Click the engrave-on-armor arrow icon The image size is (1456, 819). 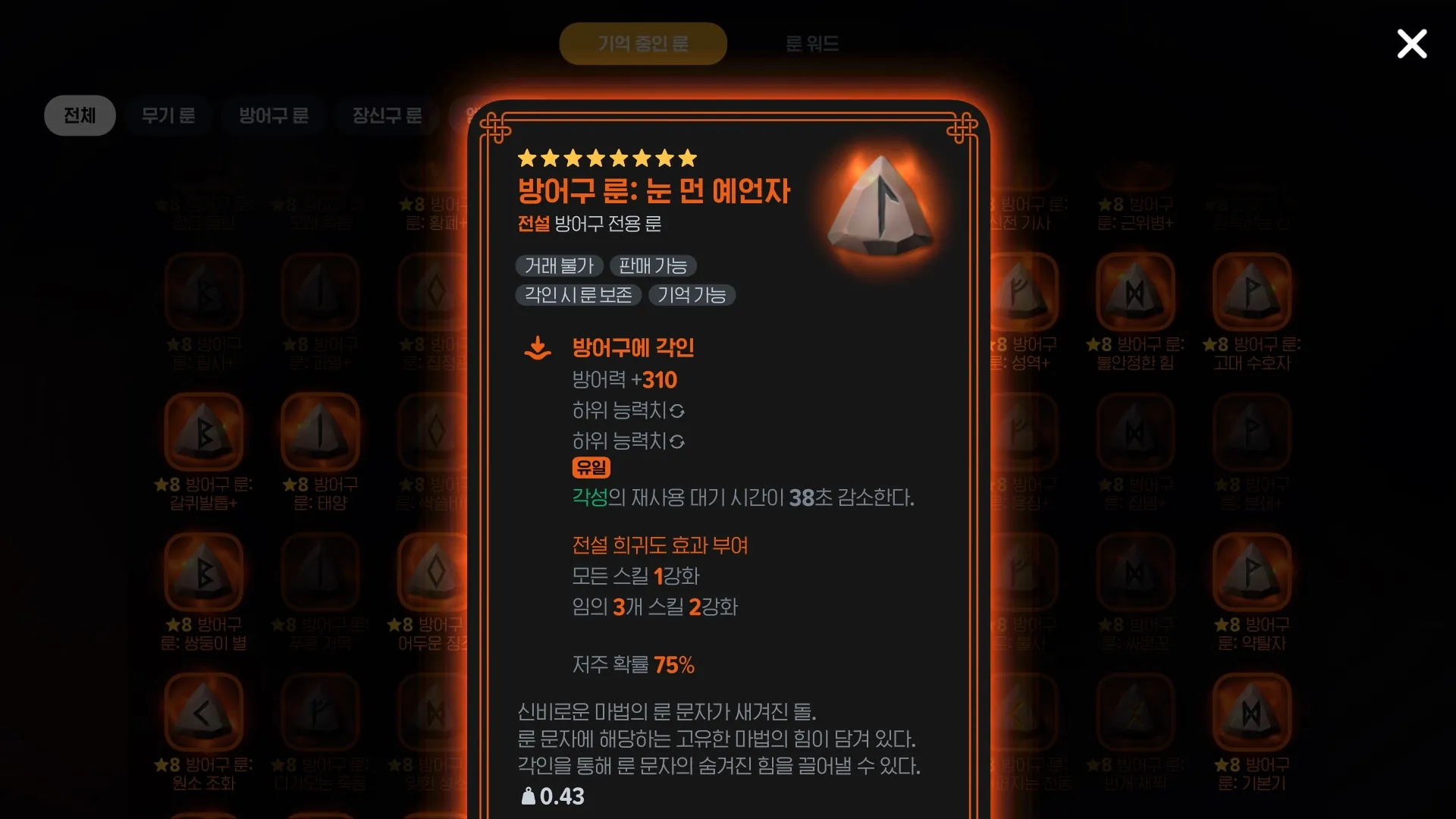click(x=538, y=347)
